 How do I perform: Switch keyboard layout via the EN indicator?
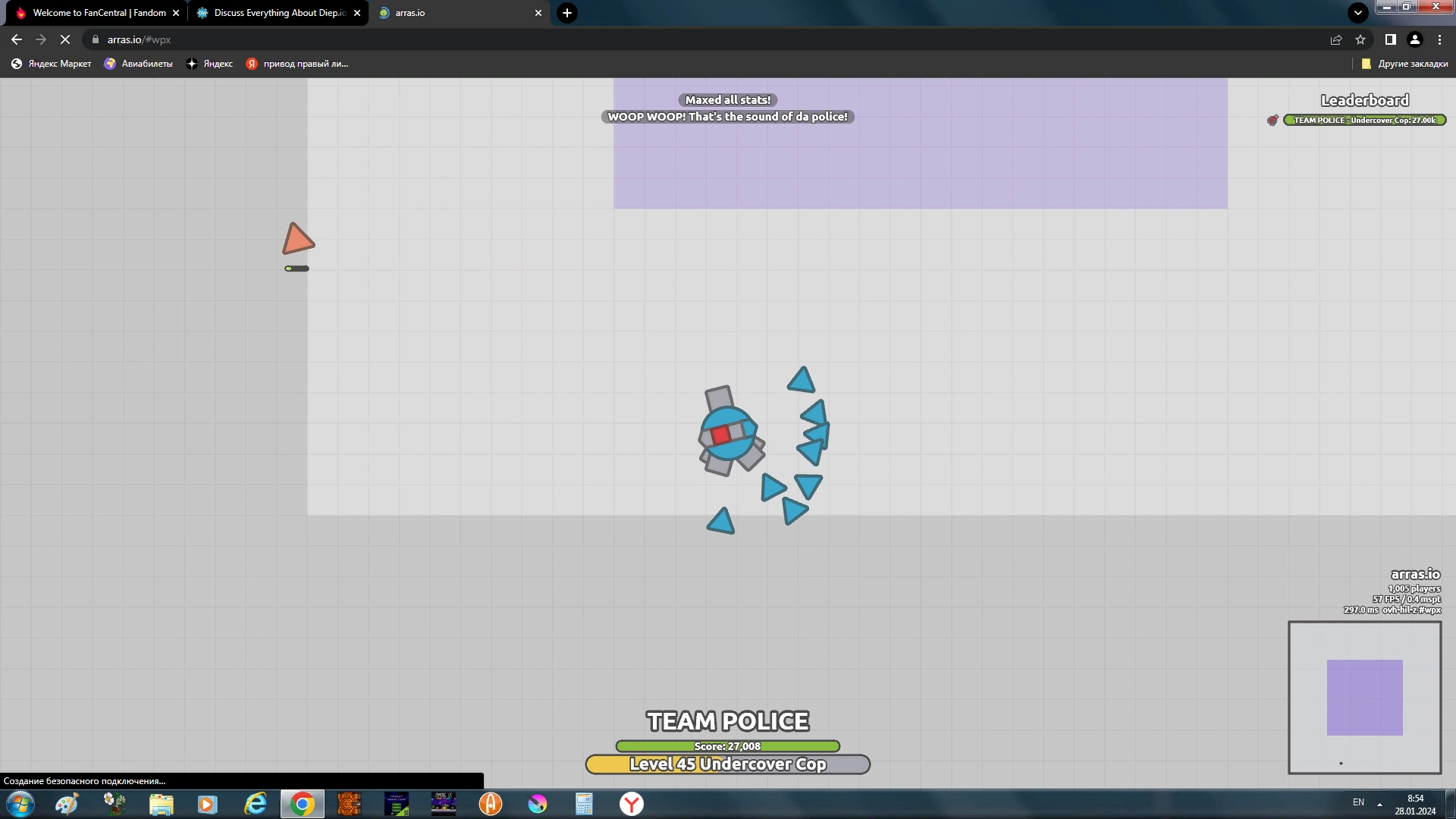click(x=1359, y=802)
